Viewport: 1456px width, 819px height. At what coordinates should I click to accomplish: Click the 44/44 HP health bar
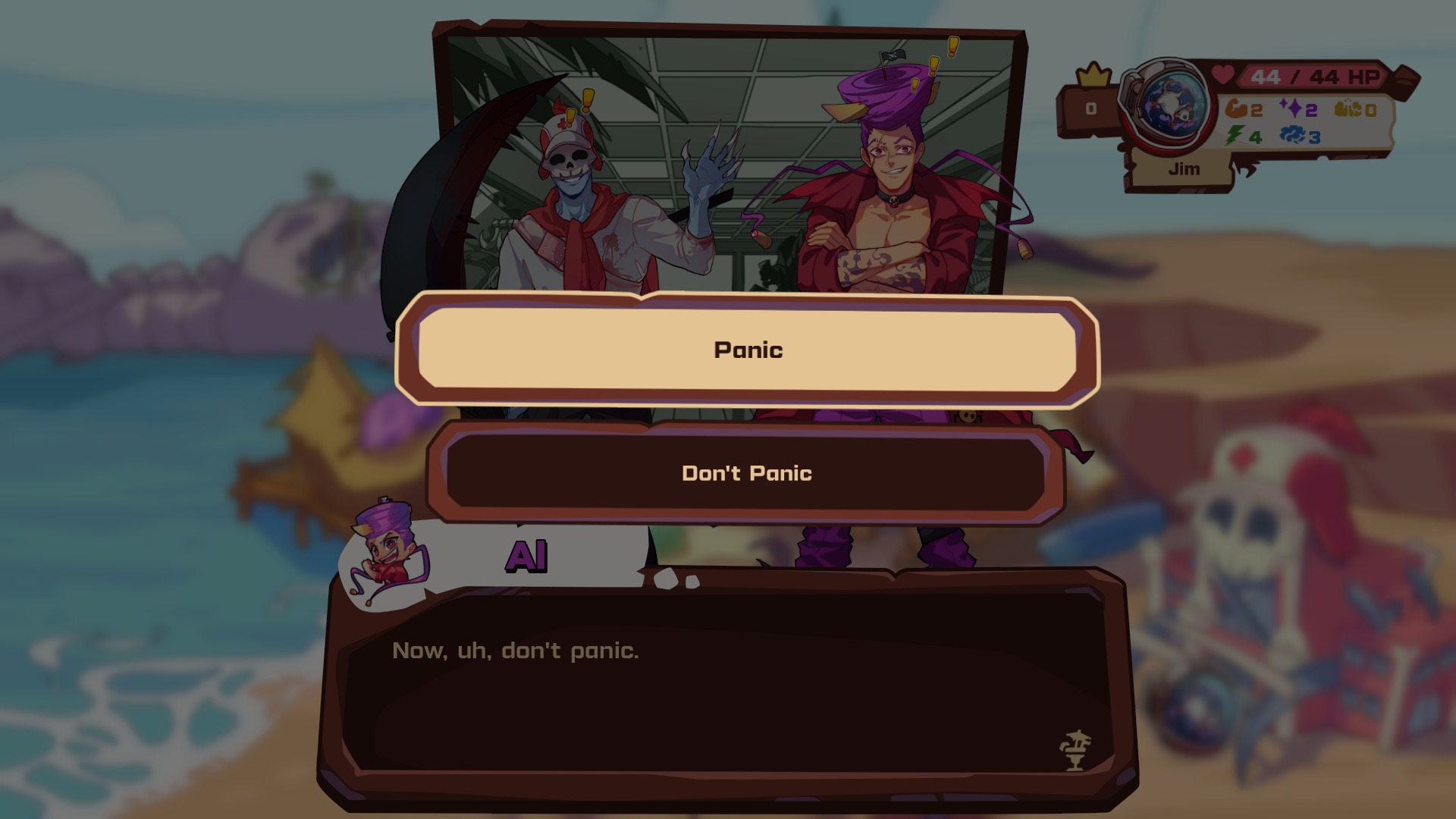point(1312,76)
